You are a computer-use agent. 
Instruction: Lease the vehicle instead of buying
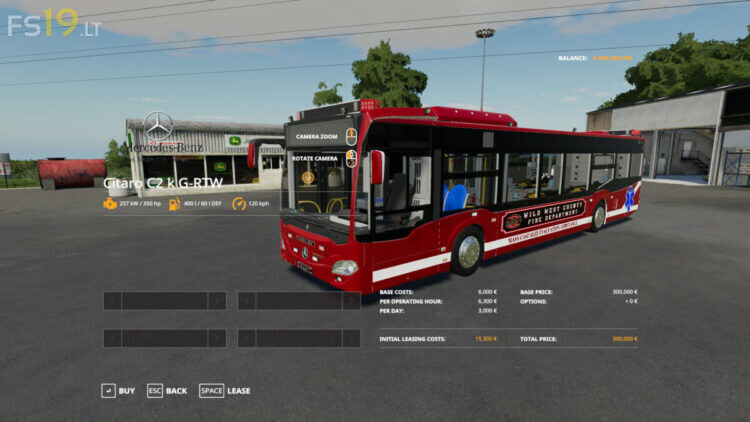click(225, 391)
